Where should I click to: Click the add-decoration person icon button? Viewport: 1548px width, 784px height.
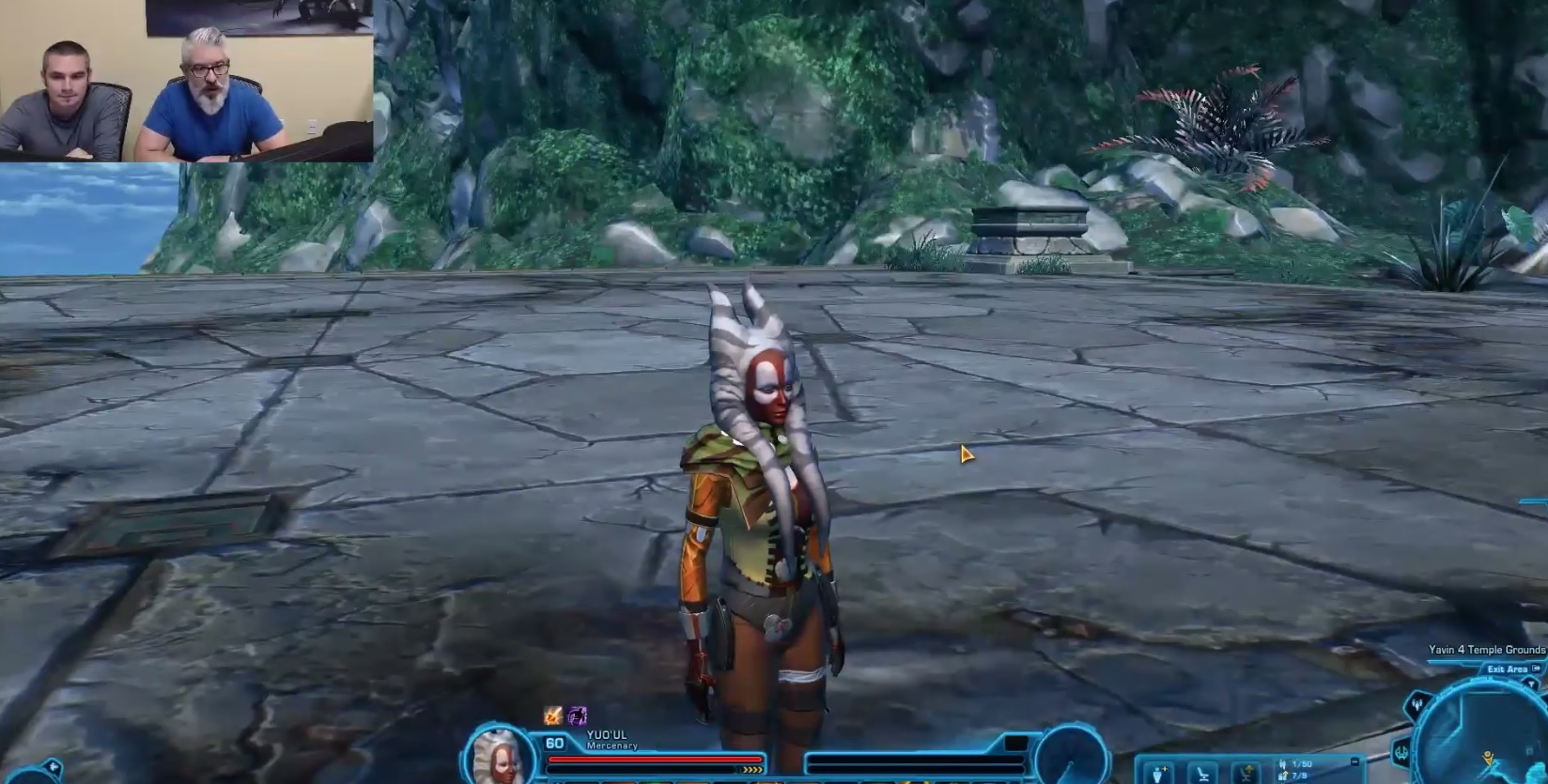[x=1161, y=774]
